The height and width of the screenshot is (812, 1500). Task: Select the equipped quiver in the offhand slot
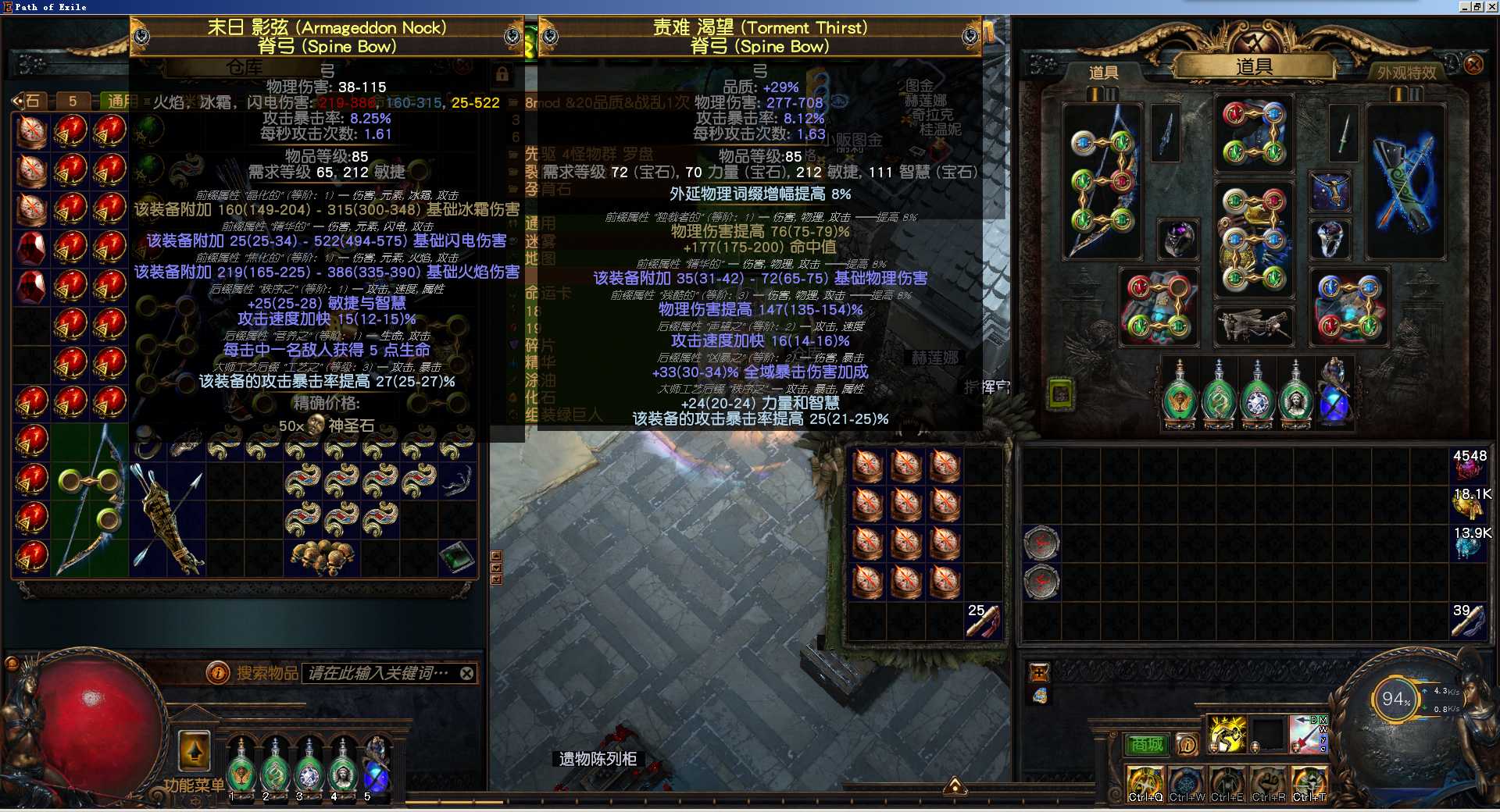(x=1405, y=181)
